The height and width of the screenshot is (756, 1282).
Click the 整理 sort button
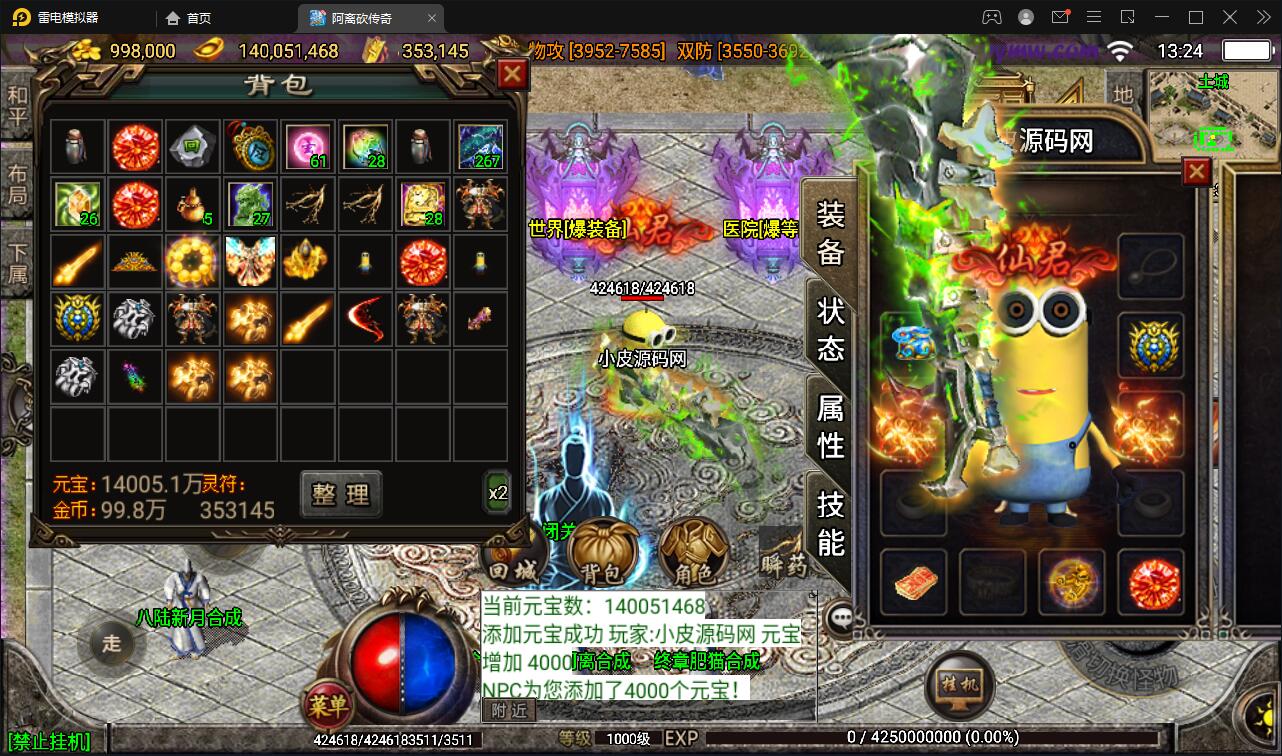(341, 493)
